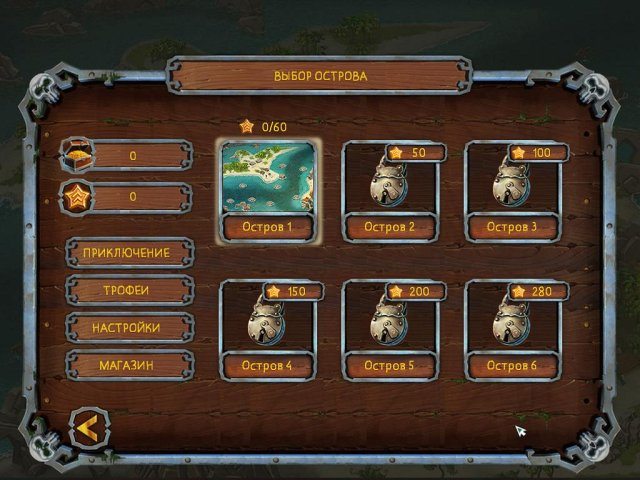640x480 pixels.
Task: Choose the locked Остров 5 tile
Action: pyautogui.click(x=390, y=324)
